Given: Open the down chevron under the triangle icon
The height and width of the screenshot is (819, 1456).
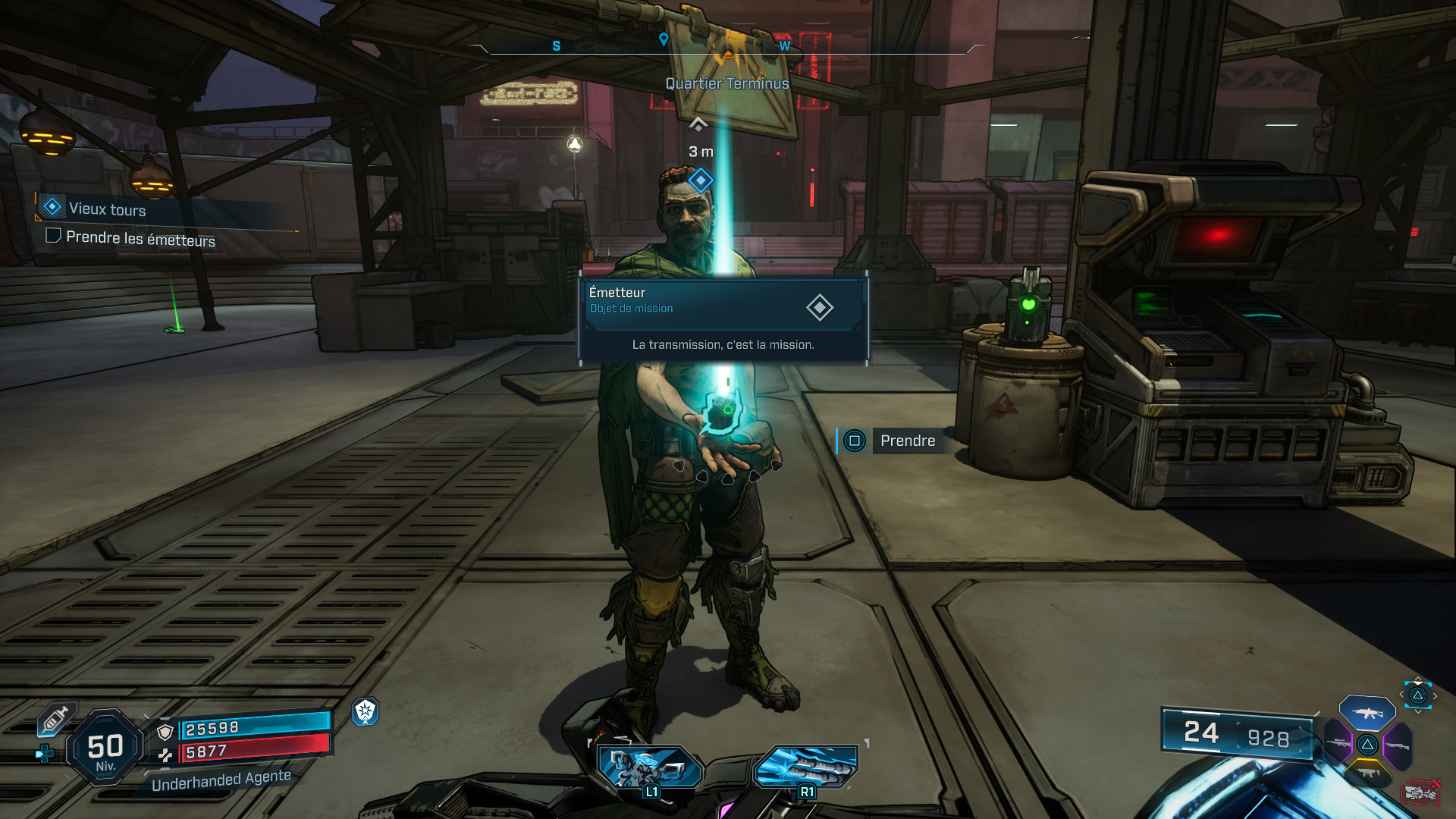Looking at the screenshot, I should tap(1417, 711).
